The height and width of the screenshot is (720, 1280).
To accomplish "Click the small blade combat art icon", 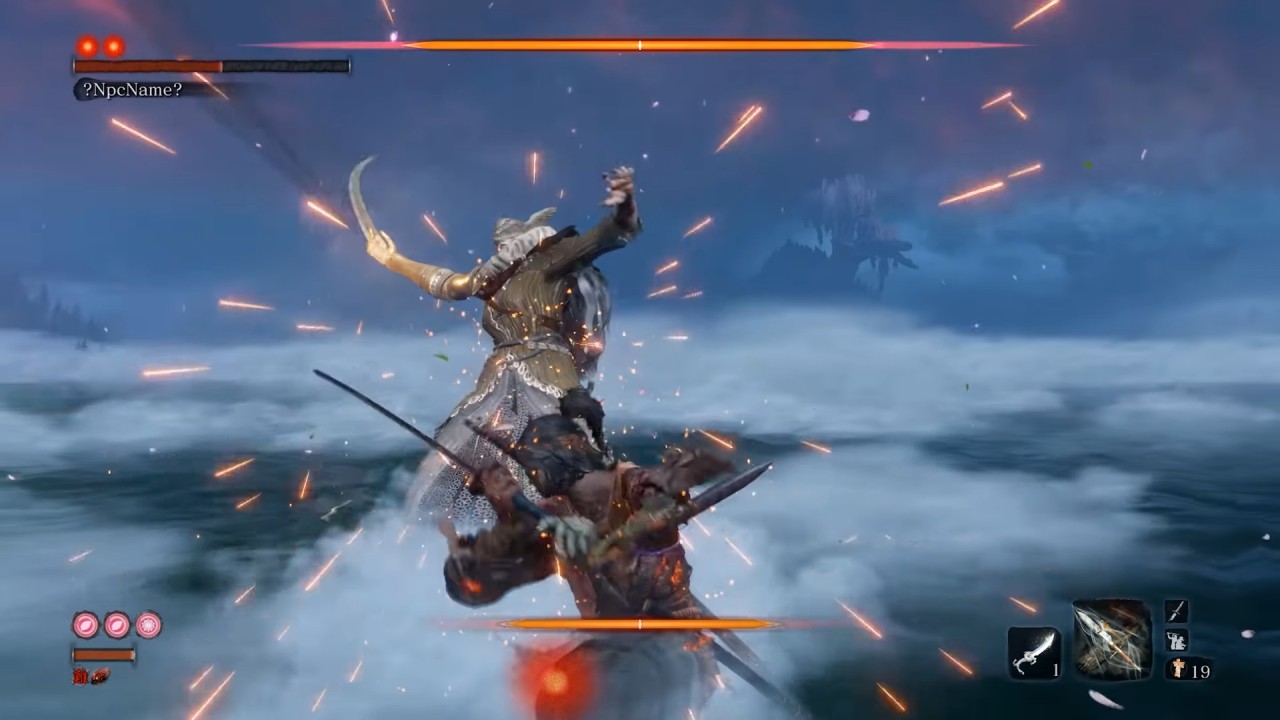I will tap(1176, 612).
